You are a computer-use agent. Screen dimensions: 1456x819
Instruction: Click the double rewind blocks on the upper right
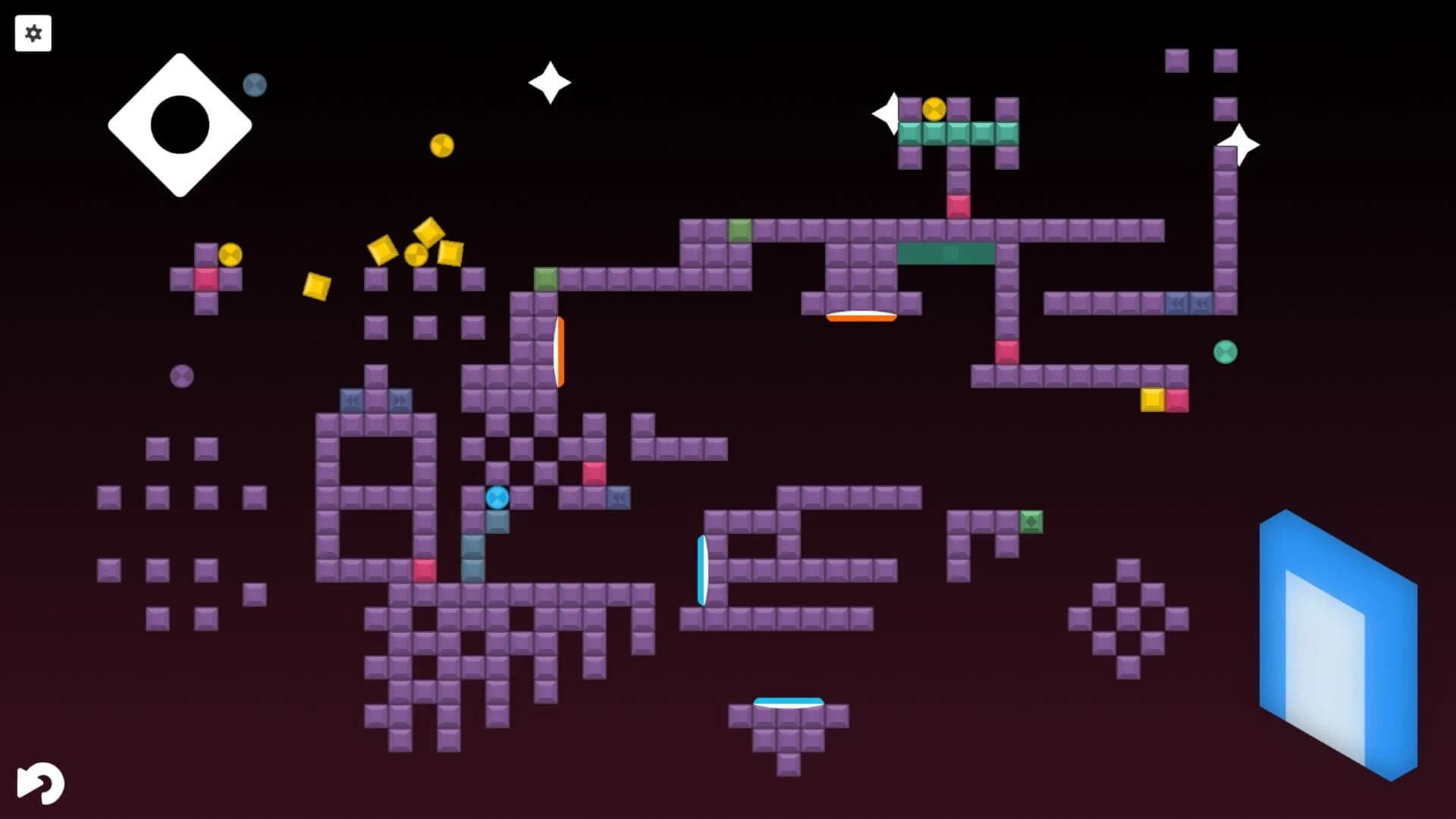(1188, 303)
